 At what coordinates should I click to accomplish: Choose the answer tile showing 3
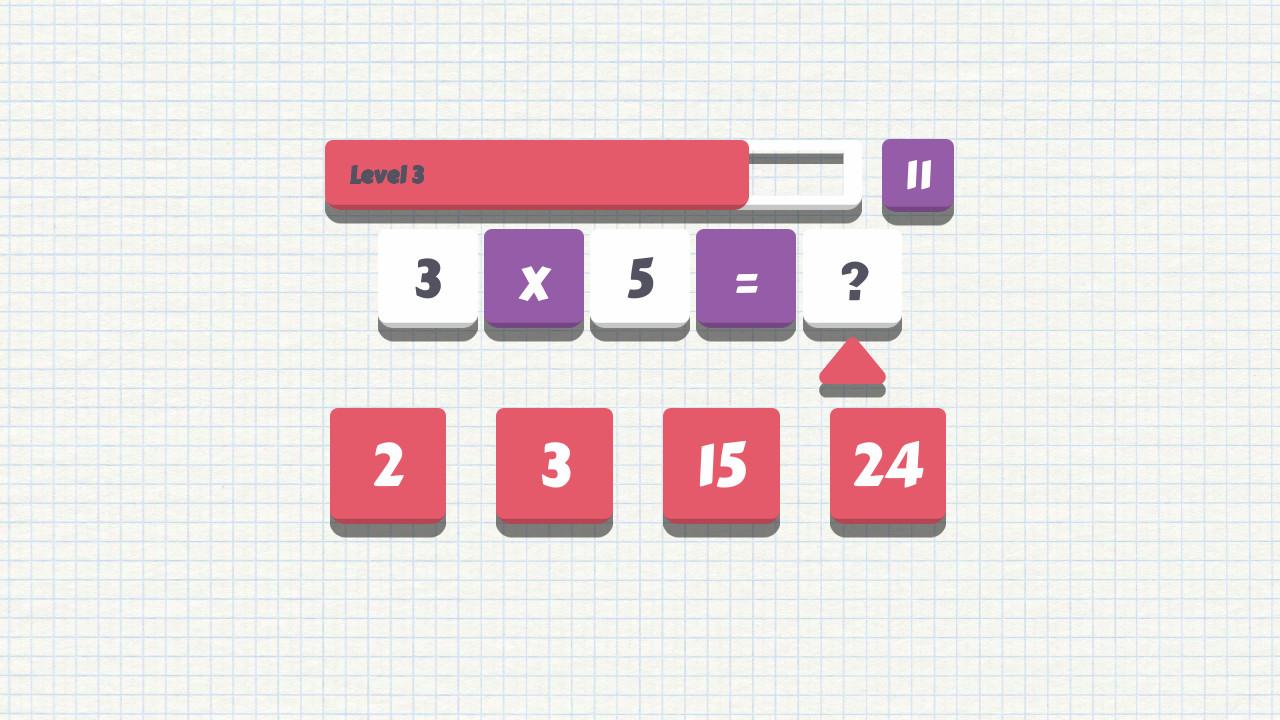click(554, 464)
